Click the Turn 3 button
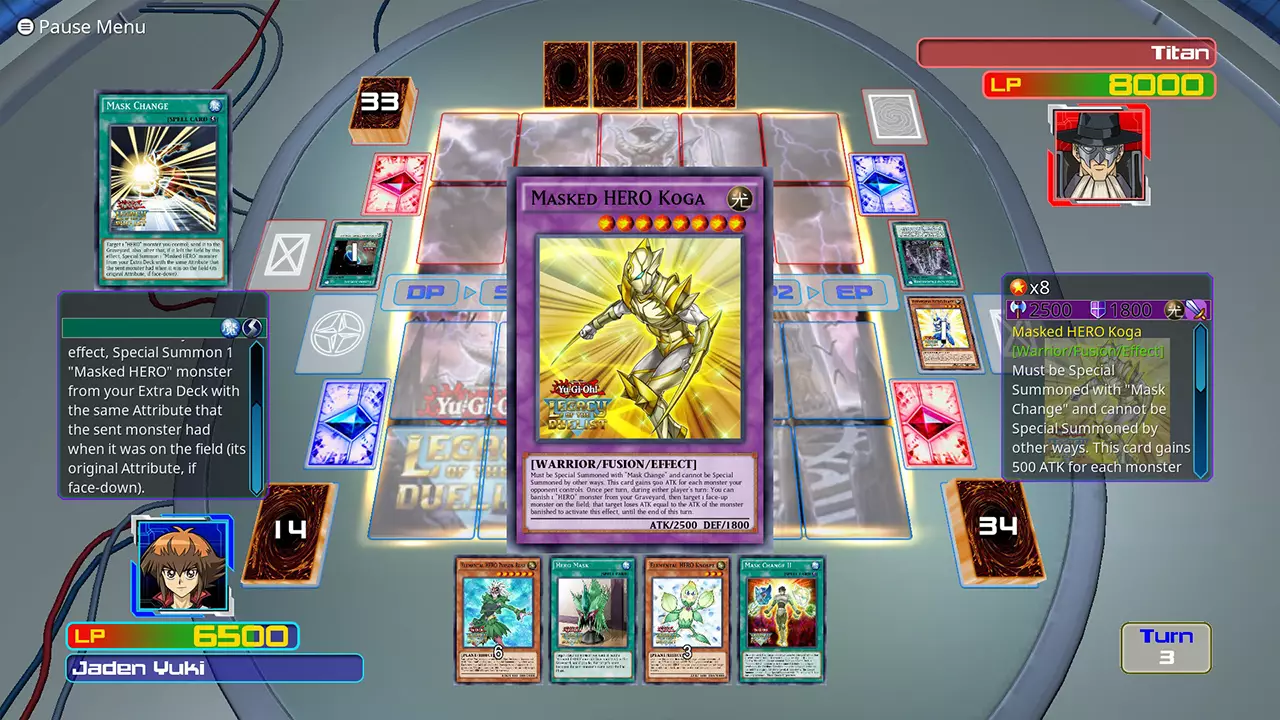This screenshot has height=720, width=1280. click(x=1166, y=646)
